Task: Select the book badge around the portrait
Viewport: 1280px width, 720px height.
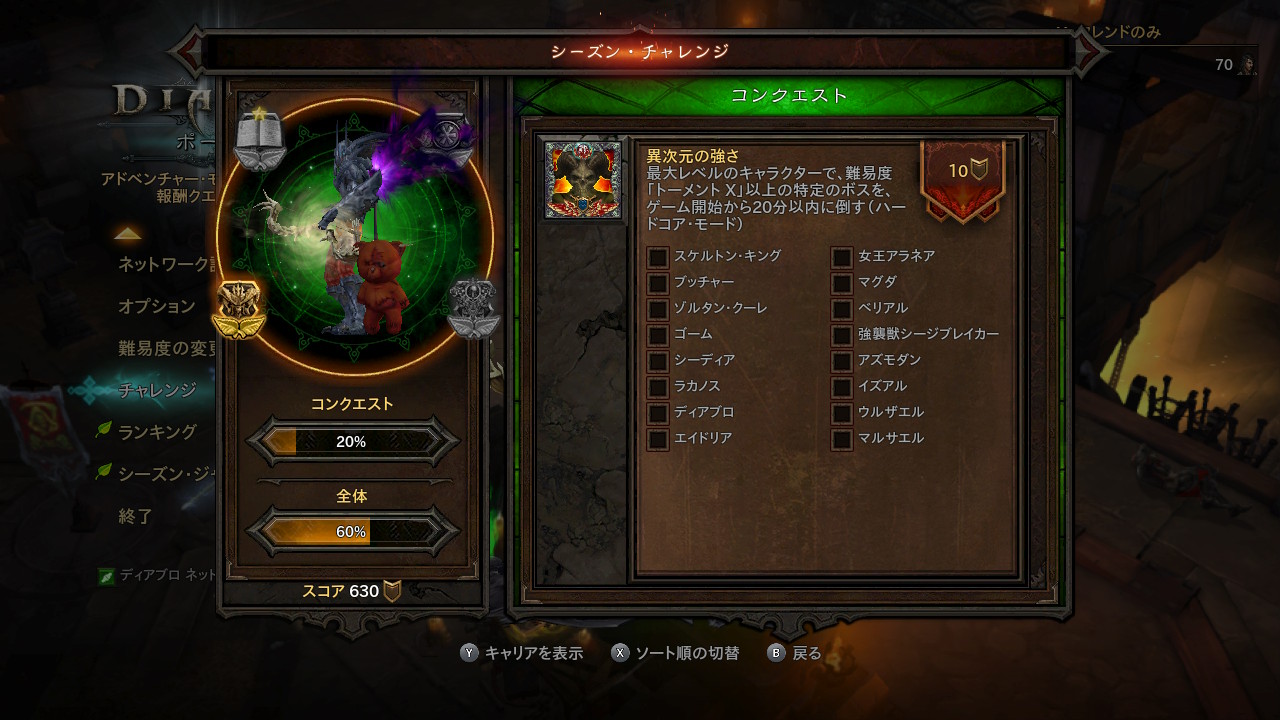Action: (260, 138)
